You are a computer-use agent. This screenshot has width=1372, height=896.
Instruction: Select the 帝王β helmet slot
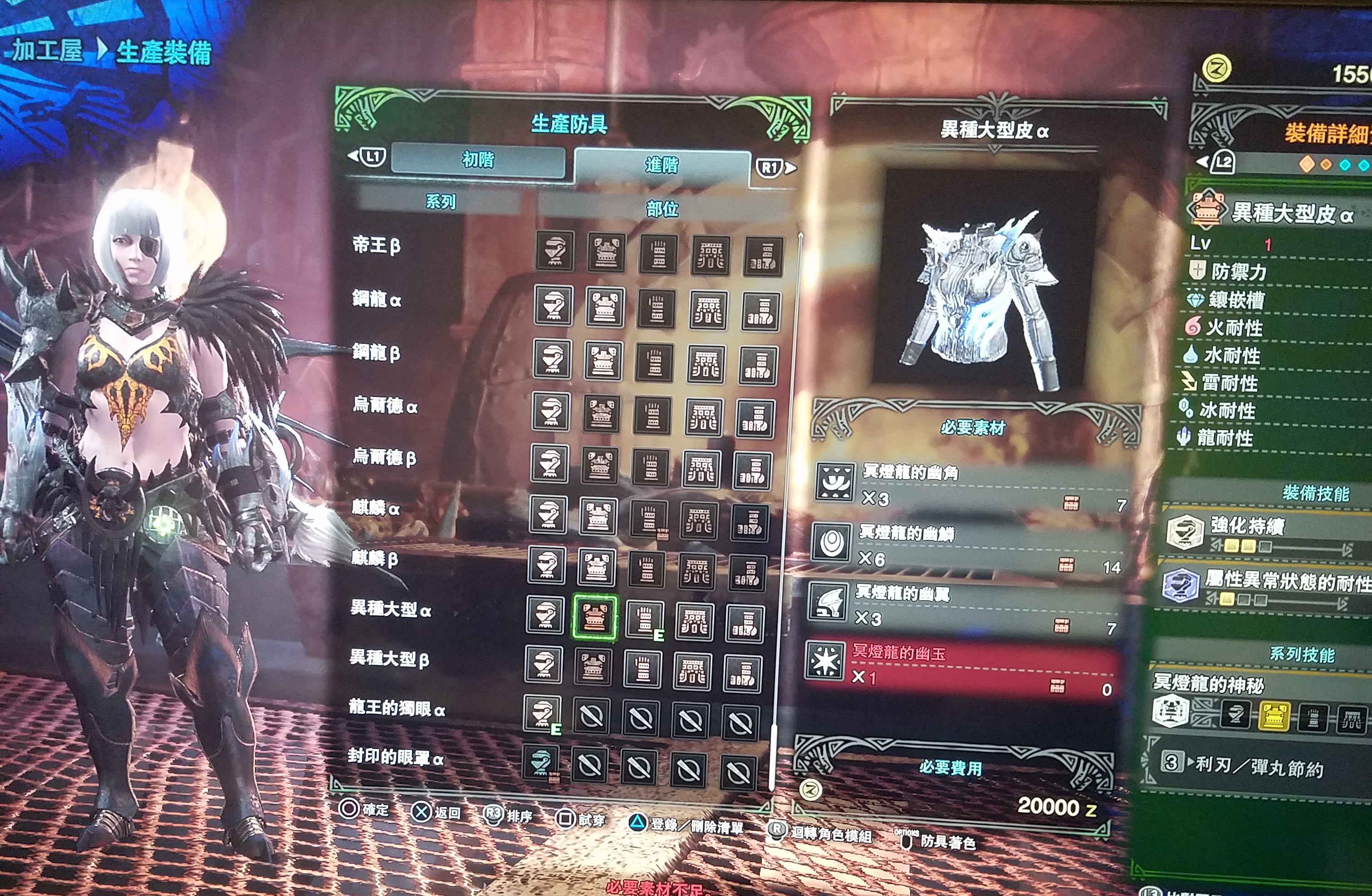tap(554, 251)
